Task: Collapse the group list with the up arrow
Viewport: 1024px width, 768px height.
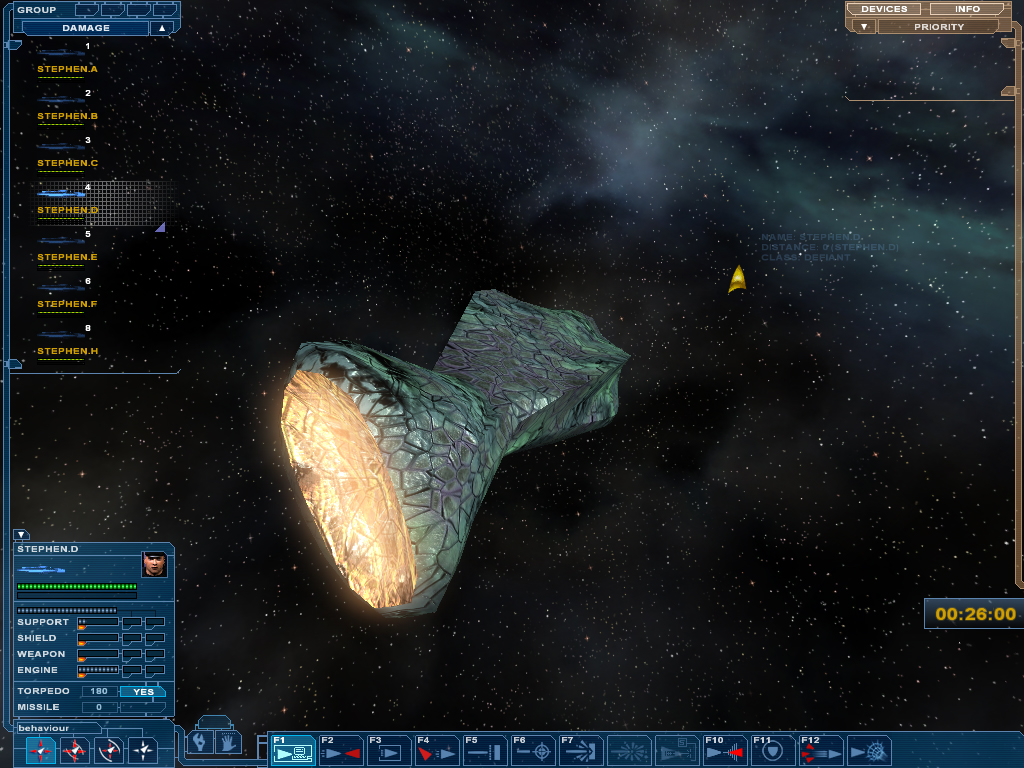Action: point(162,28)
